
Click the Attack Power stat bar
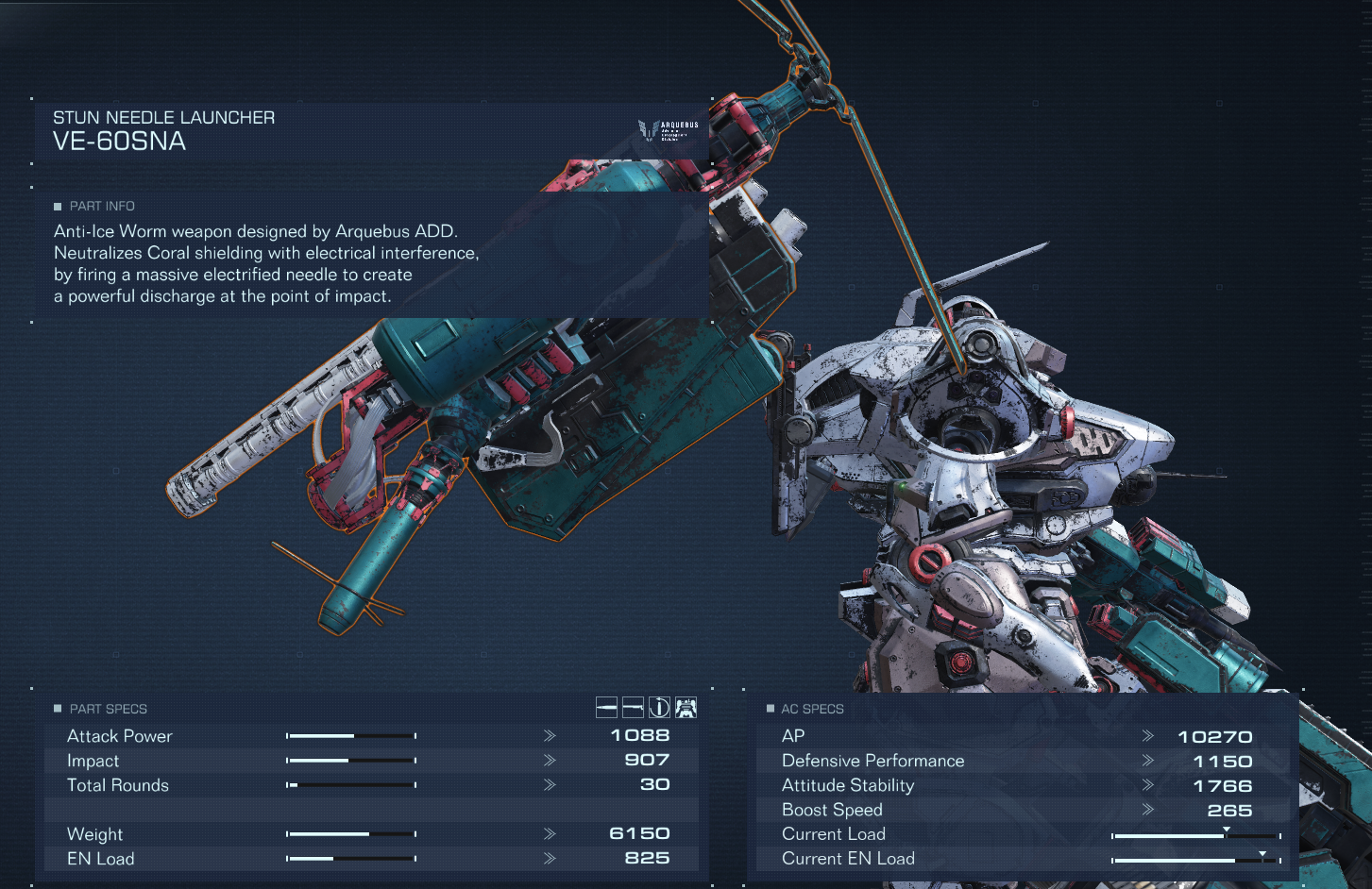(351, 735)
